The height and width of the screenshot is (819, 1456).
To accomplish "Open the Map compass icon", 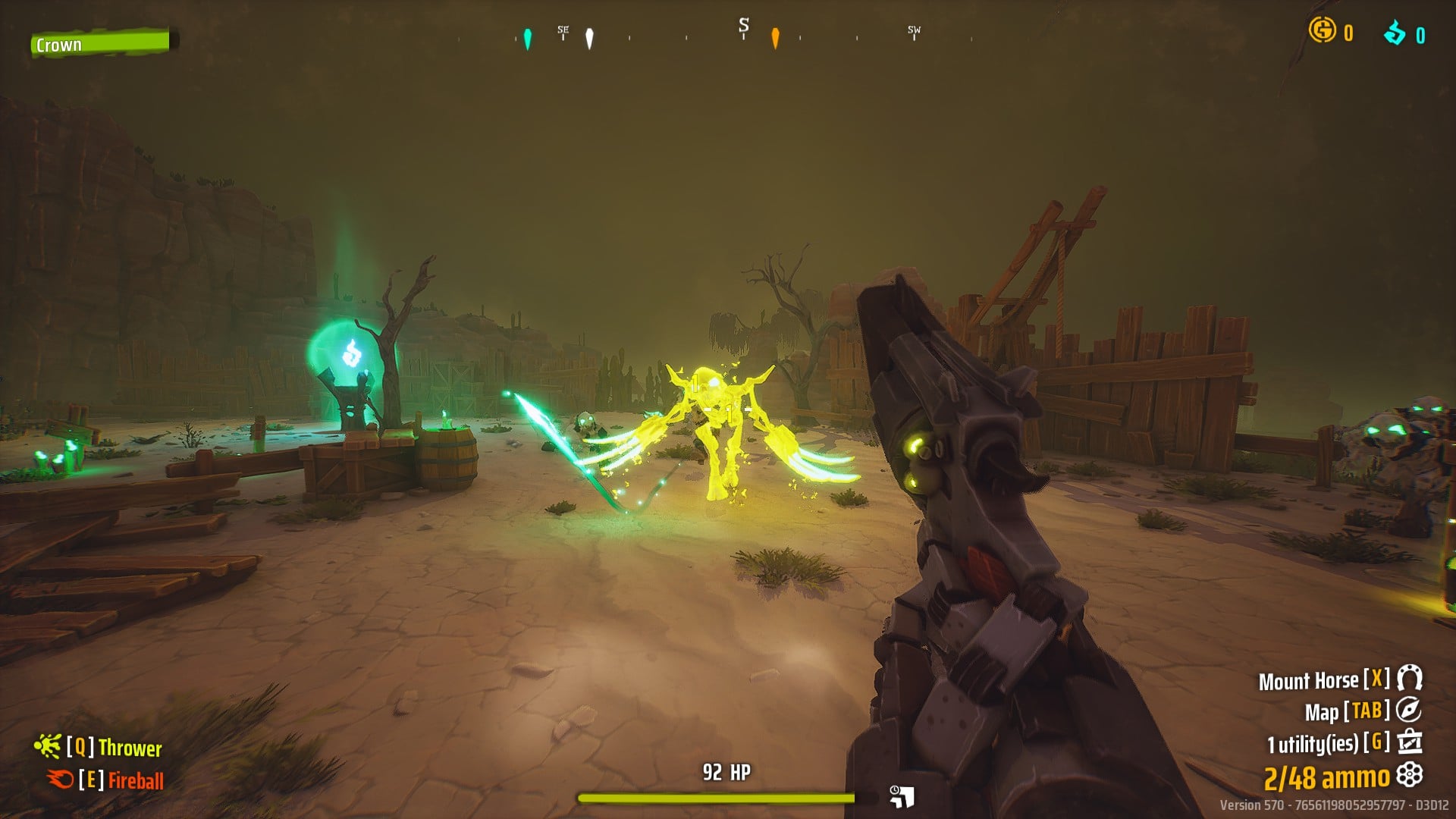I will coord(1409,711).
